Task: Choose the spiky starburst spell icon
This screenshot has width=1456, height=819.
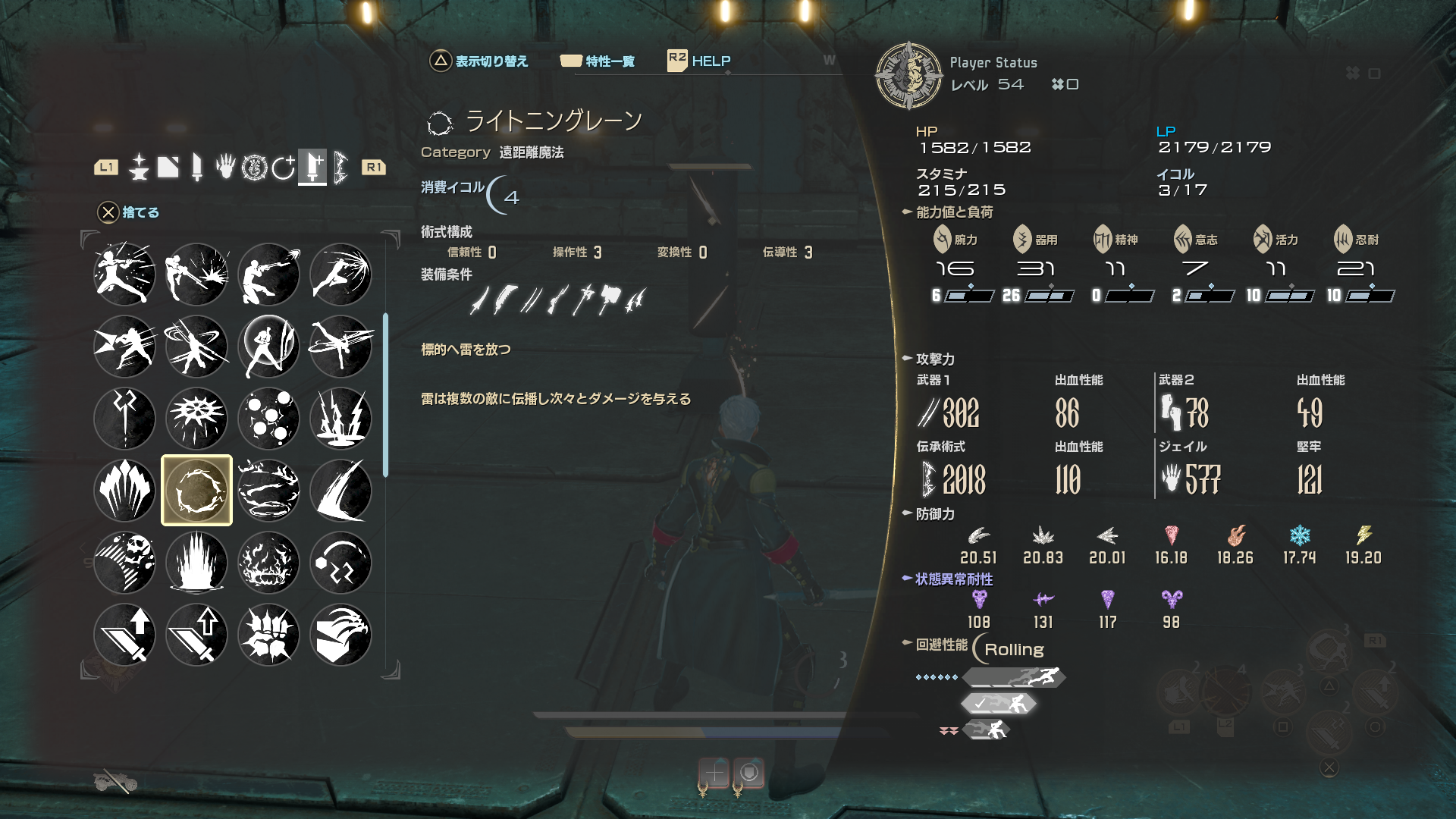Action: [196, 419]
